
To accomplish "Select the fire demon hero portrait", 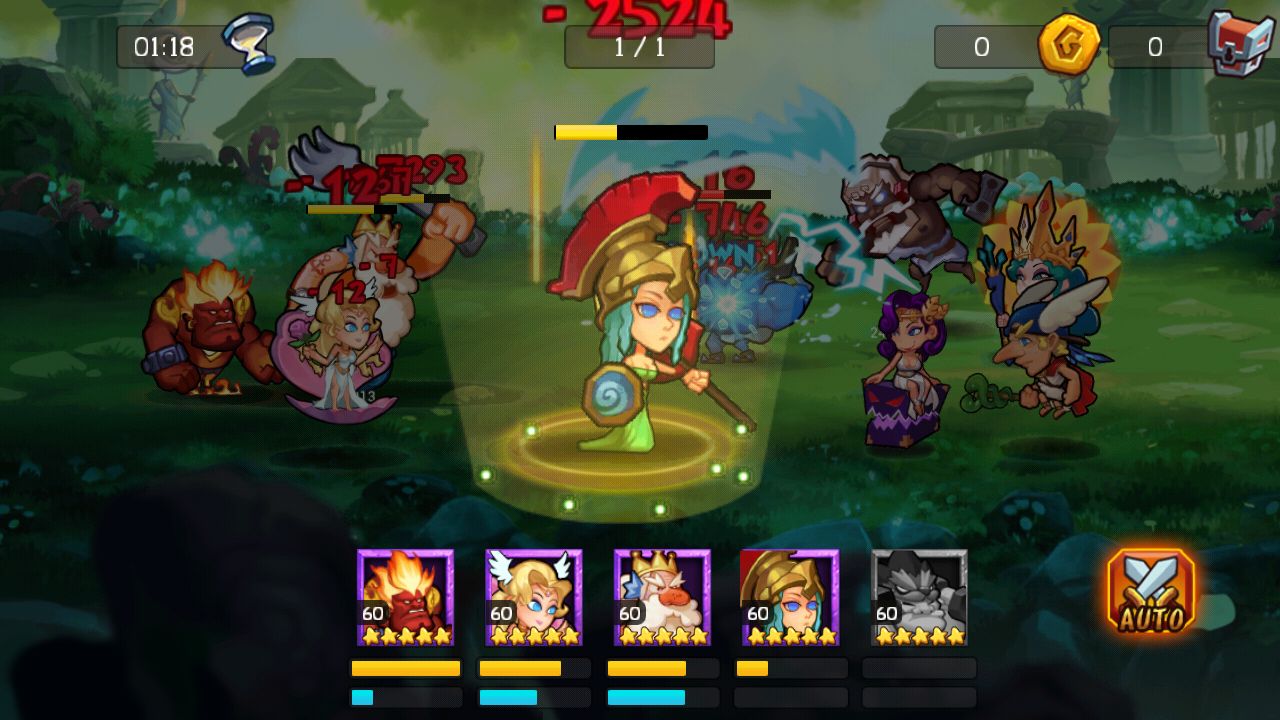I will 405,597.
